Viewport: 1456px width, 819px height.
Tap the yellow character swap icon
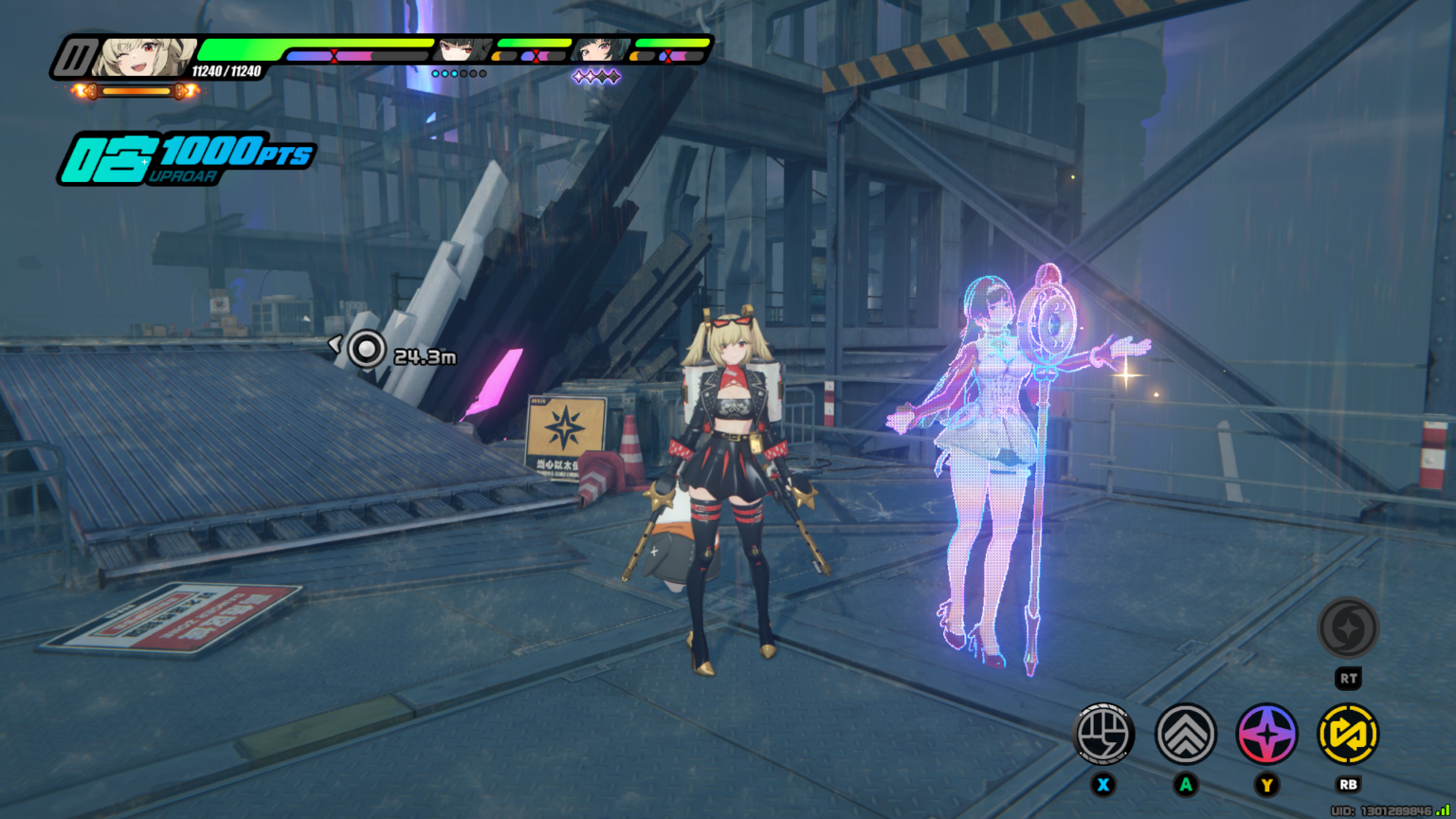coord(1348,734)
